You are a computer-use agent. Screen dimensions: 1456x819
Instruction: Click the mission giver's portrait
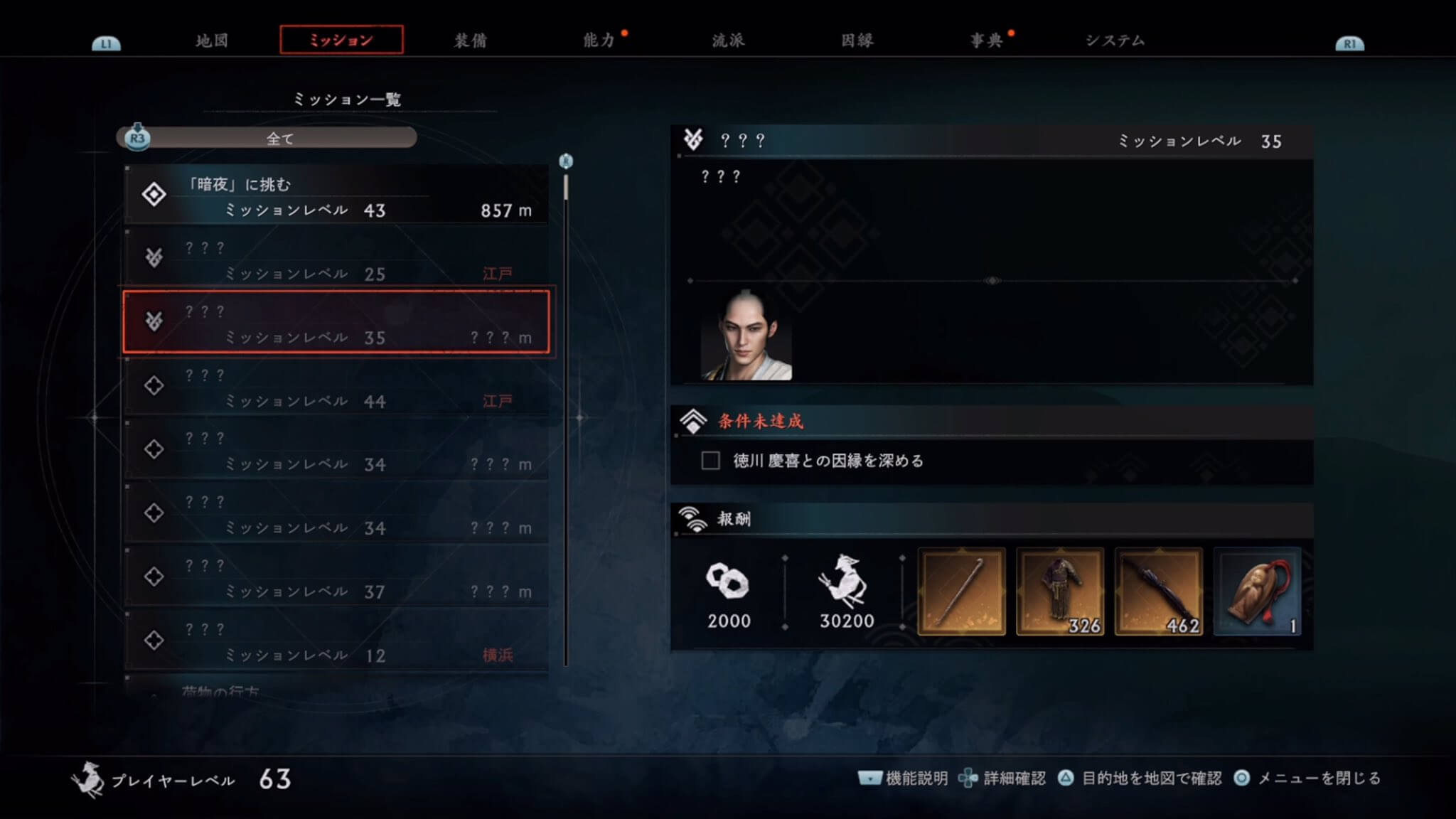tap(746, 336)
